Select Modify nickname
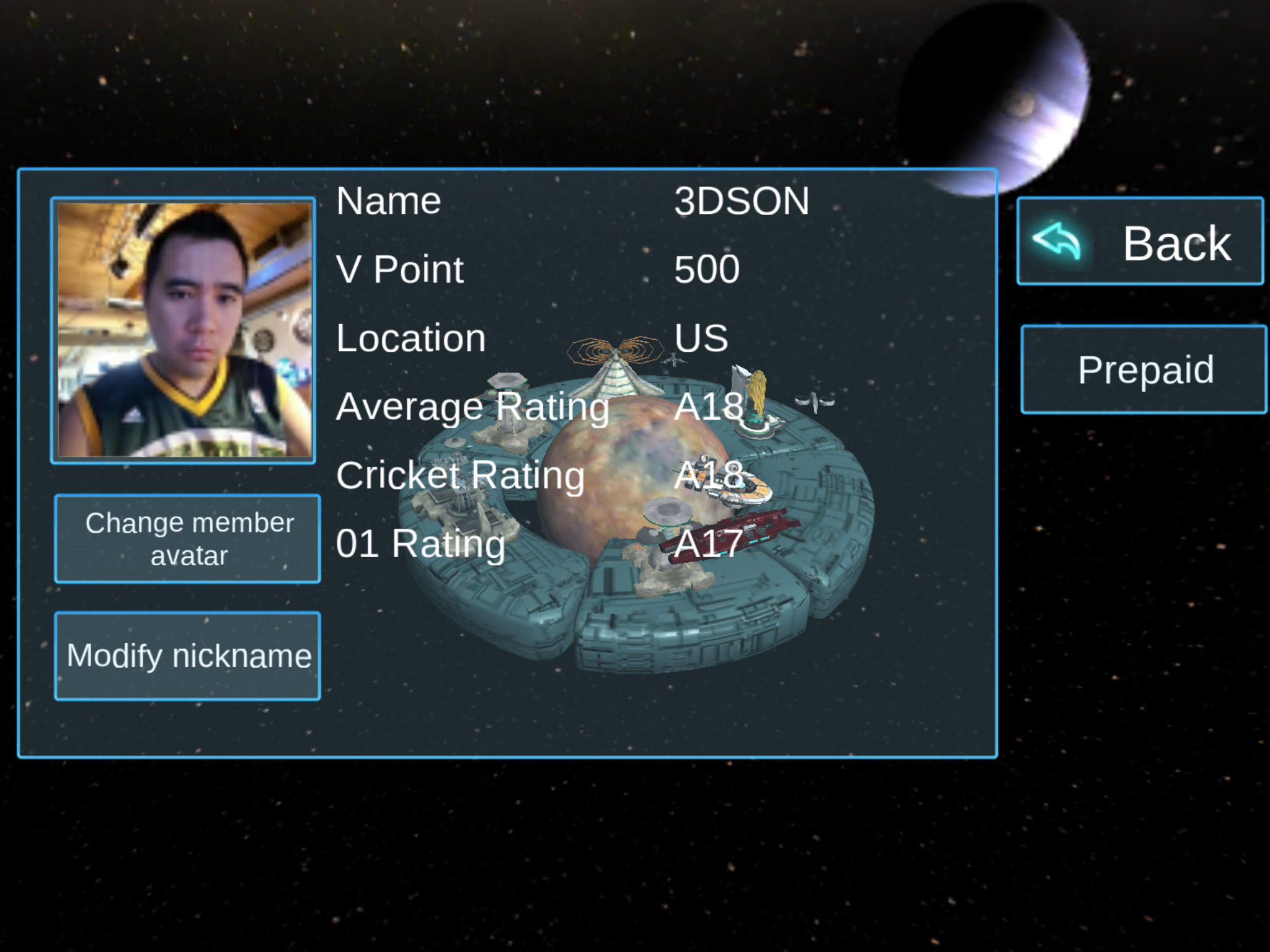 188,656
